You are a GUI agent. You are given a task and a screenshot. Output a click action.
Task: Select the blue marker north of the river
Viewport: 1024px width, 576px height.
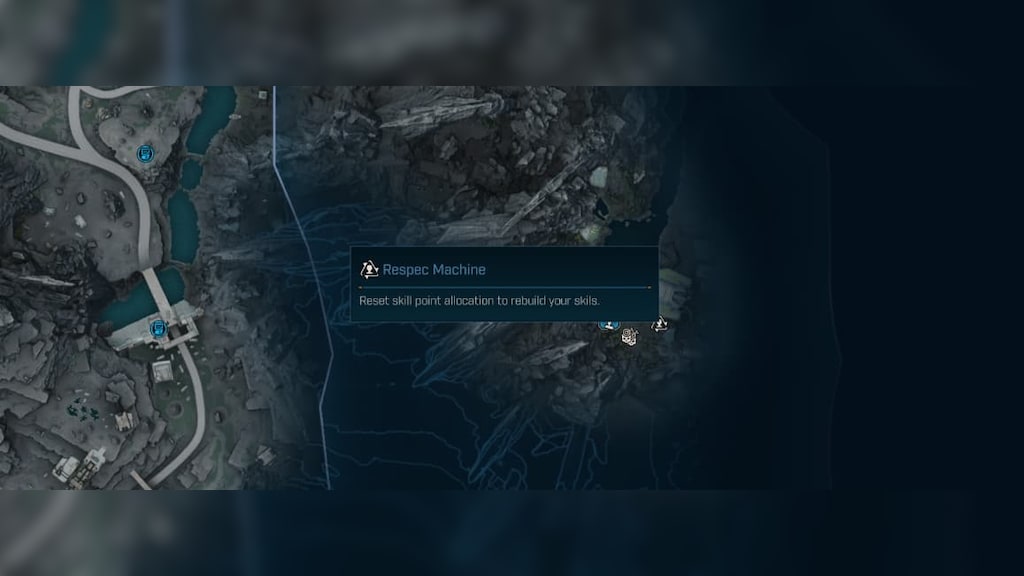(x=146, y=153)
